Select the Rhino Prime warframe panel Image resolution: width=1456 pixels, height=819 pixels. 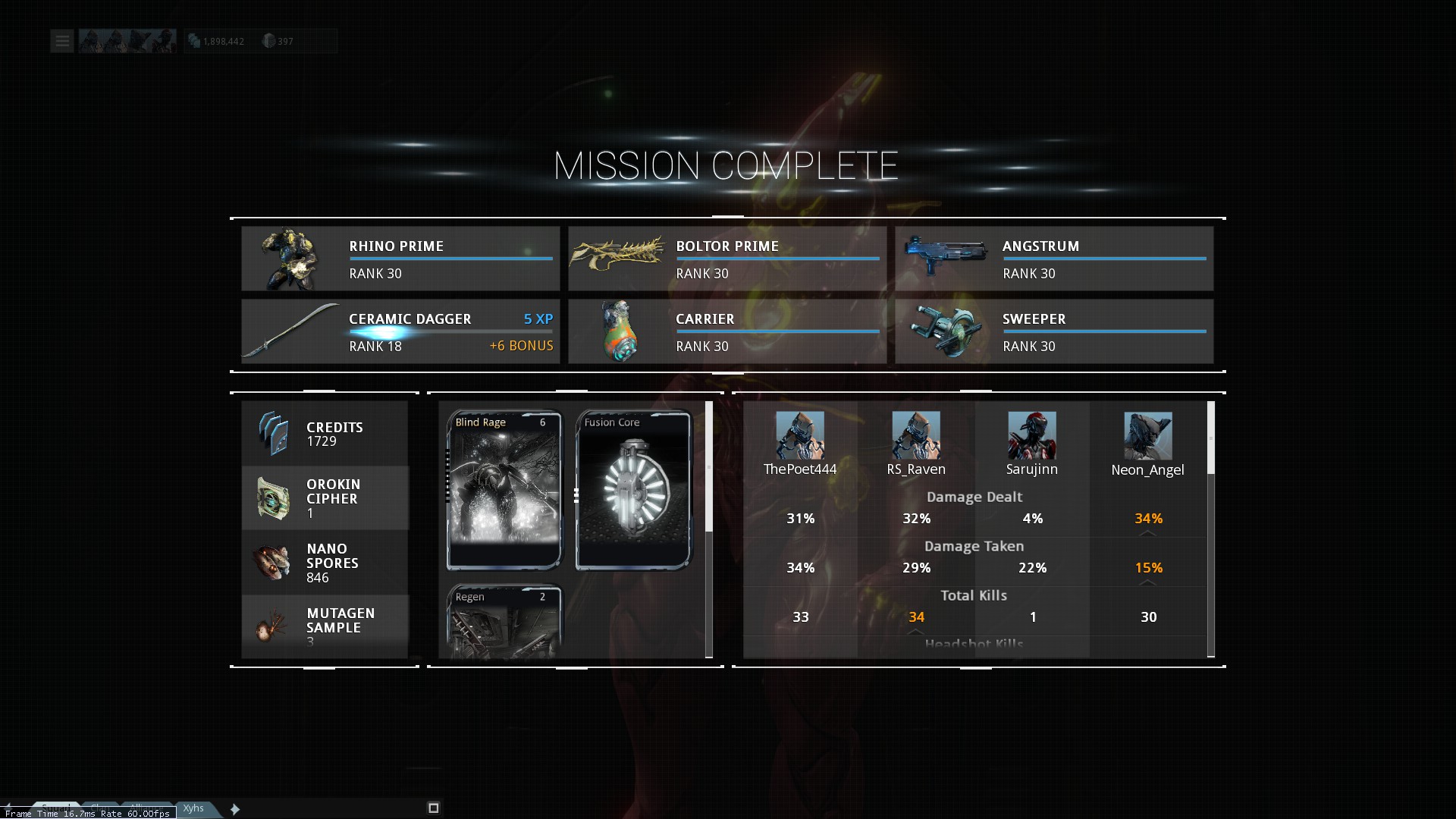pyautogui.click(x=400, y=259)
